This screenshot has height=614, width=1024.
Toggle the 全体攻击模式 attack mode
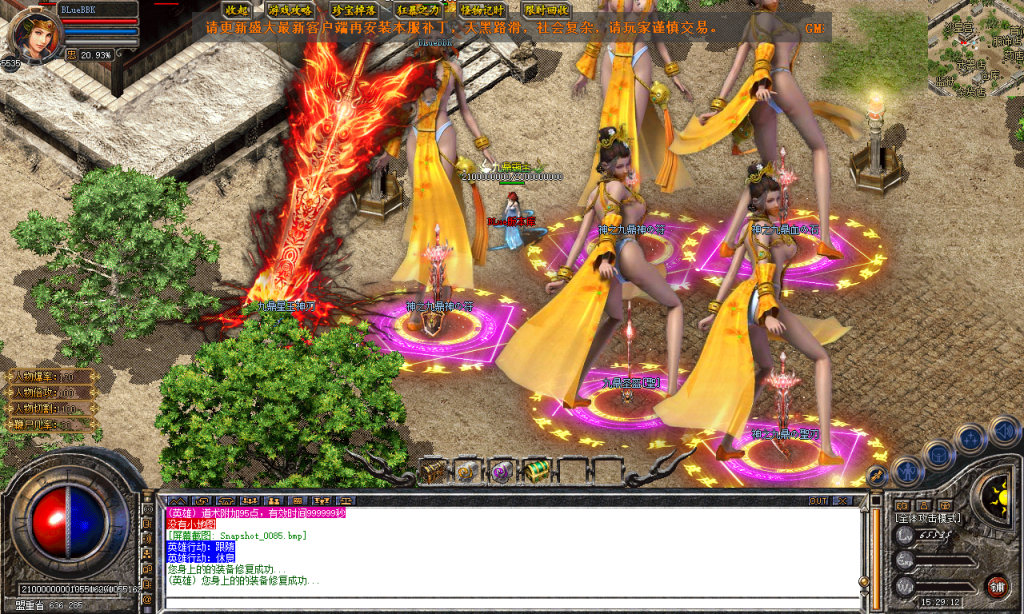click(x=928, y=518)
